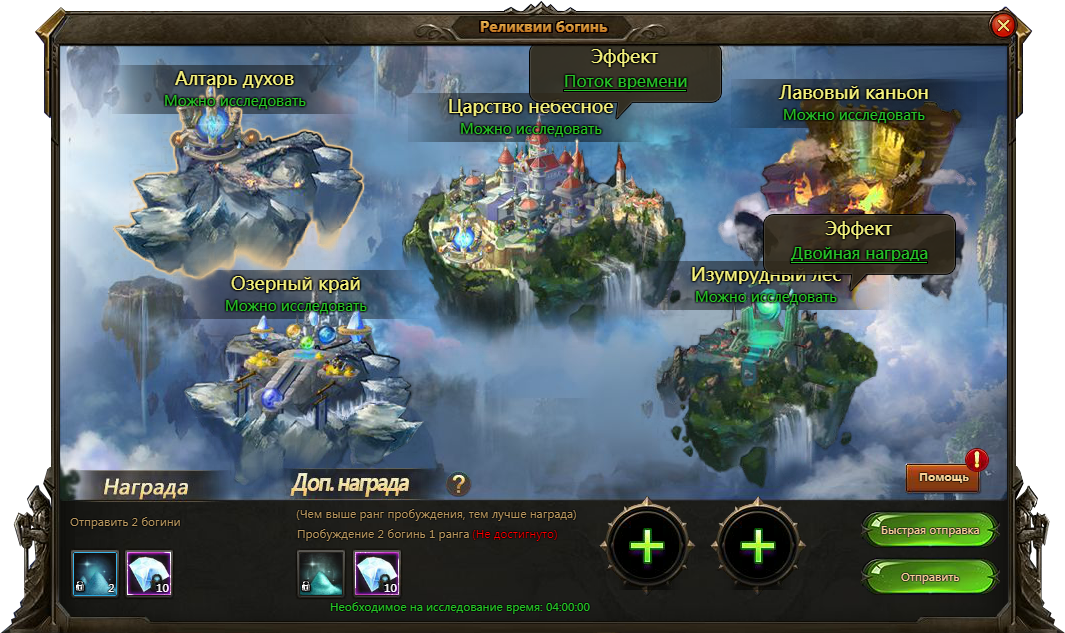Close the Реликвии богинь window
Screen dimensions: 1065x633
1002,27
